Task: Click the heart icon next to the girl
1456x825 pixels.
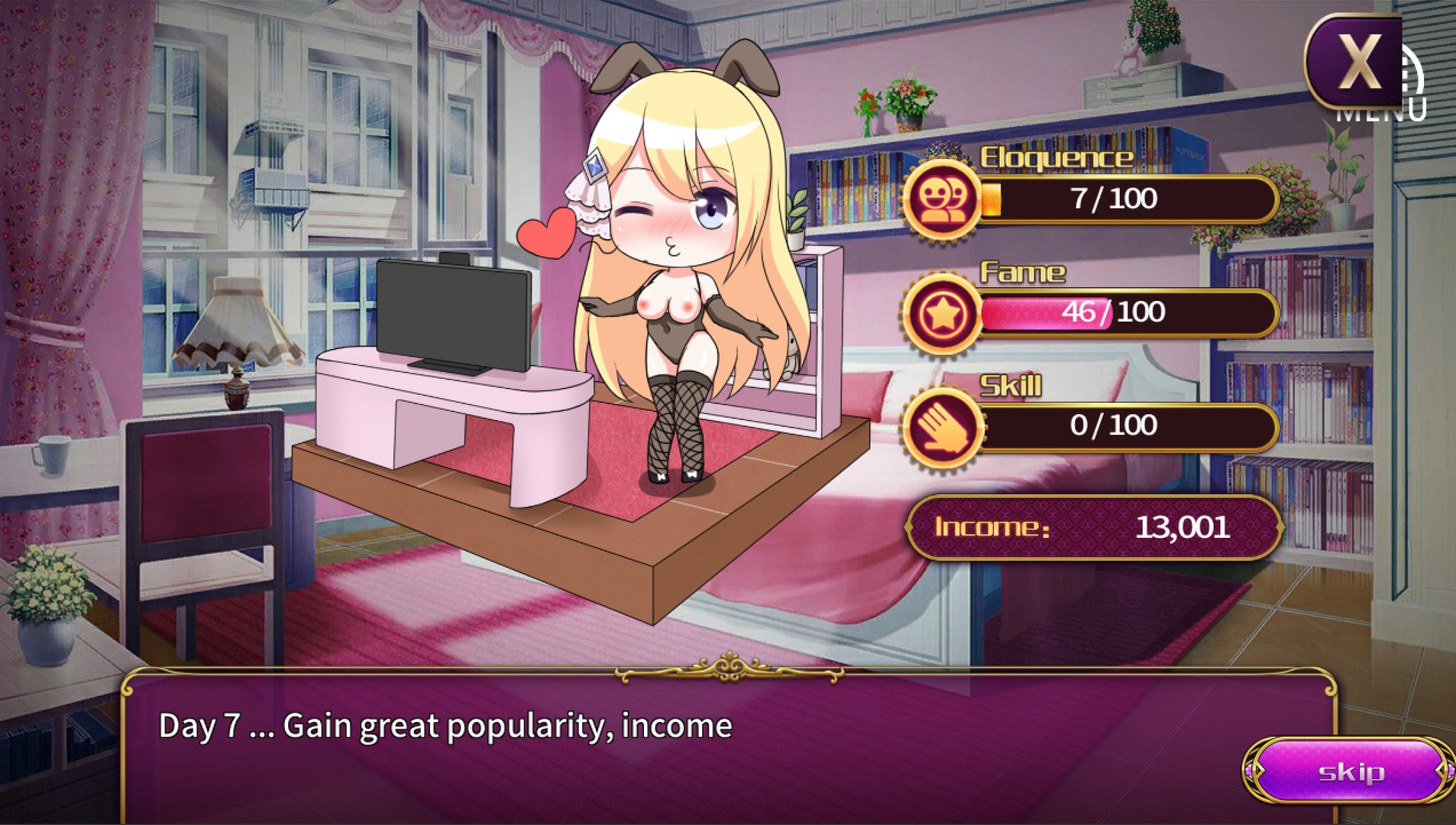Action: click(545, 235)
